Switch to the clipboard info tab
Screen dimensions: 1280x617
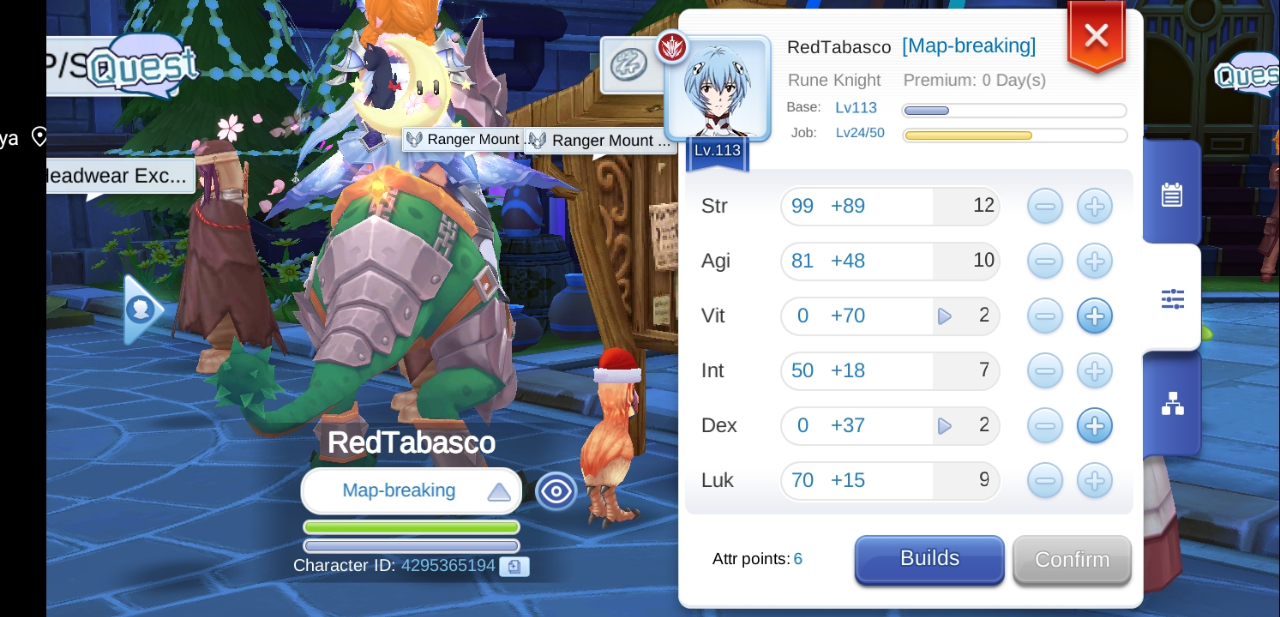pyautogui.click(x=1172, y=194)
